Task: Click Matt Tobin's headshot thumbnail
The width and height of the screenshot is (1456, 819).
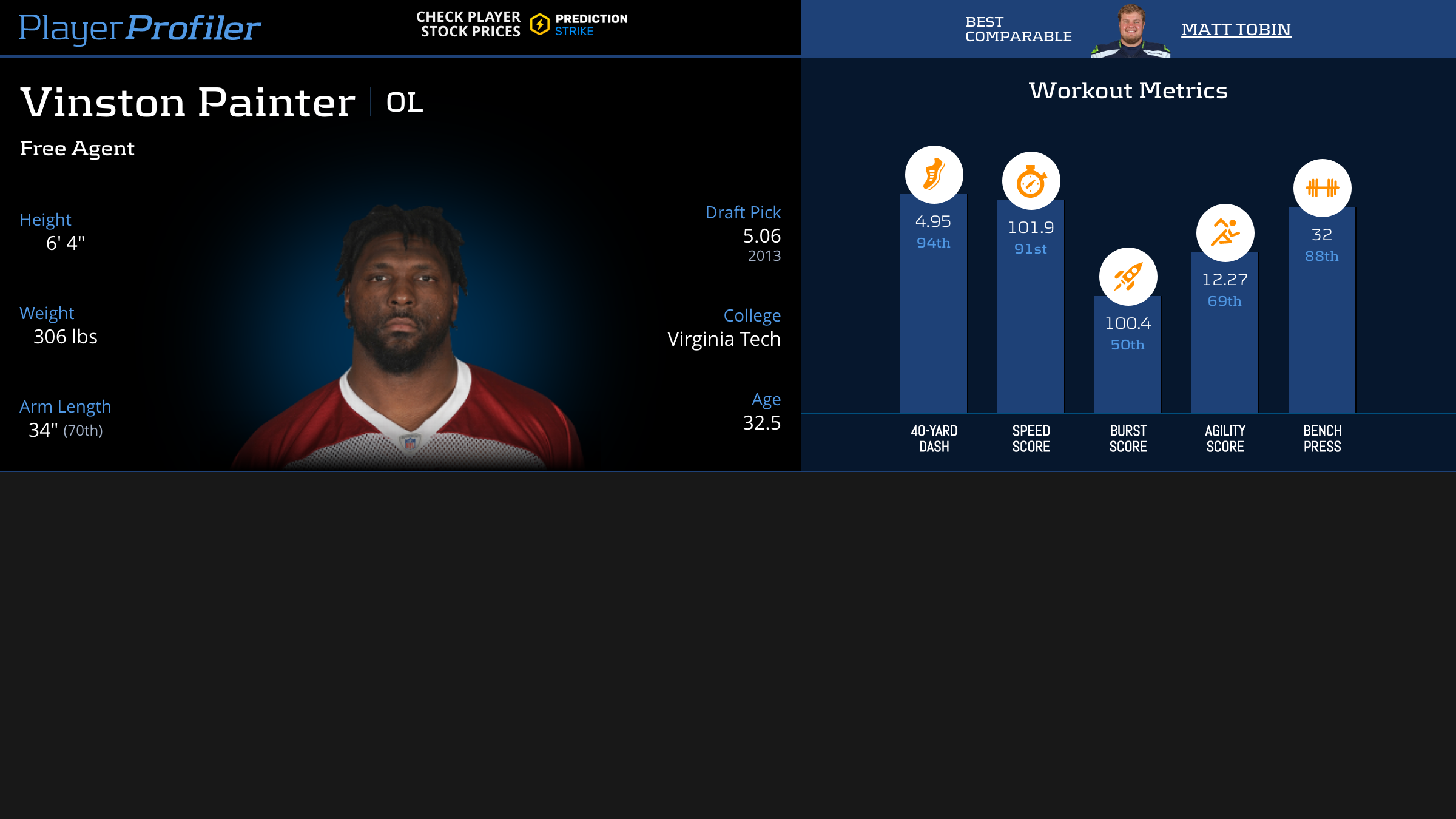Action: (1131, 32)
